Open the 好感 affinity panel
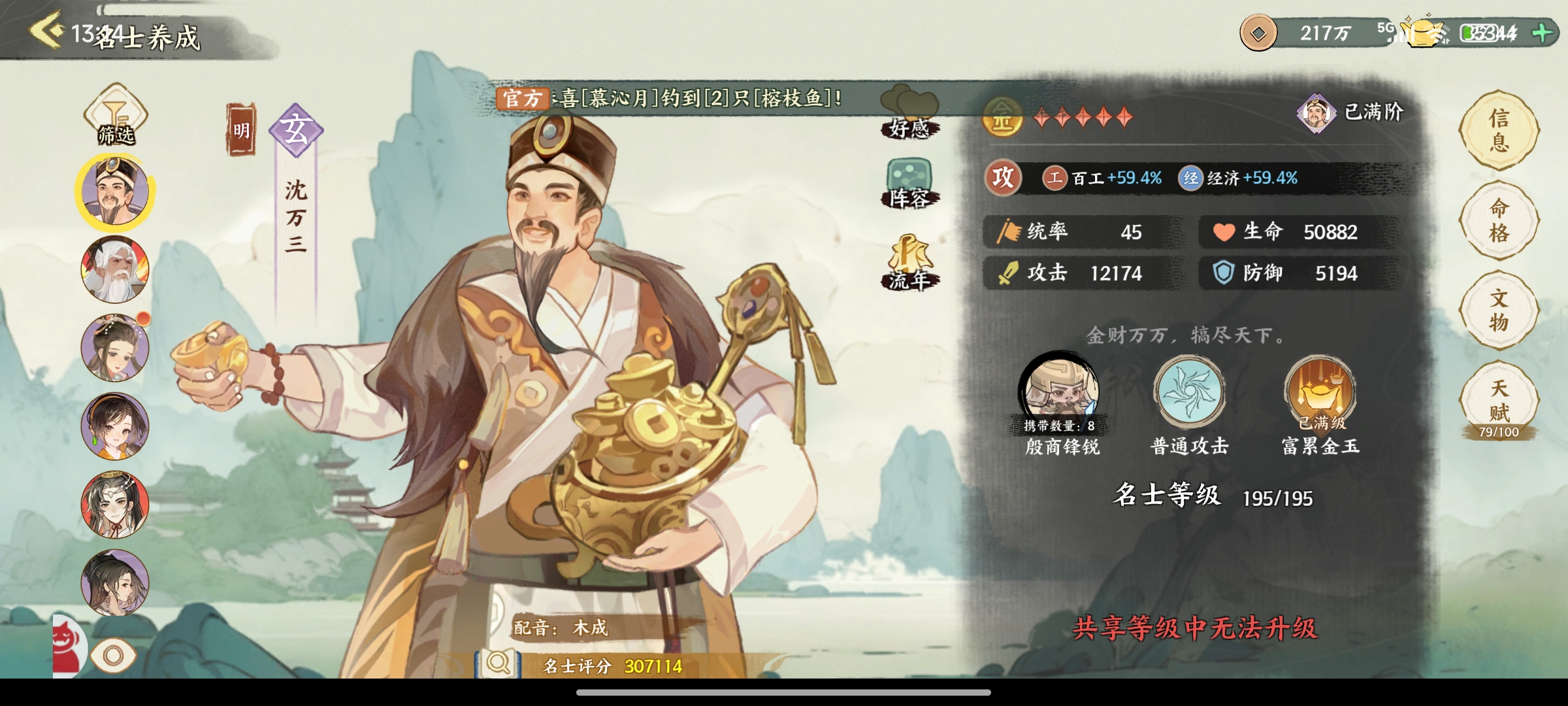Screen dimensions: 1568x706 tap(909, 112)
